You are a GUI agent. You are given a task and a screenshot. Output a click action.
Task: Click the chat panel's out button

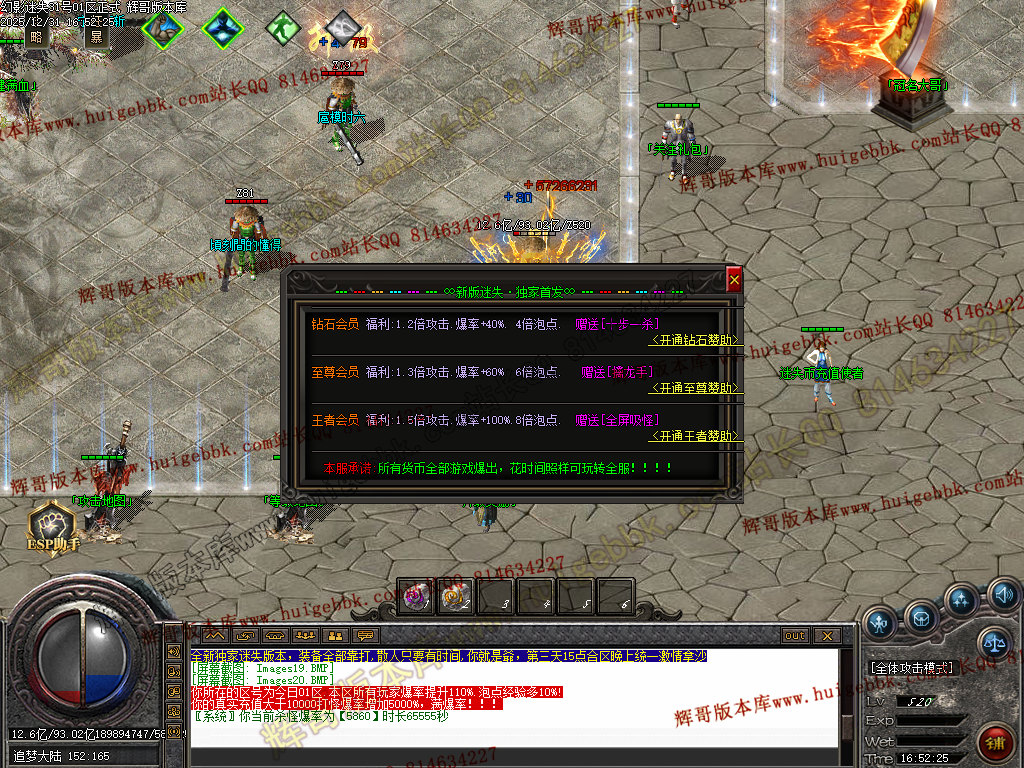[794, 635]
